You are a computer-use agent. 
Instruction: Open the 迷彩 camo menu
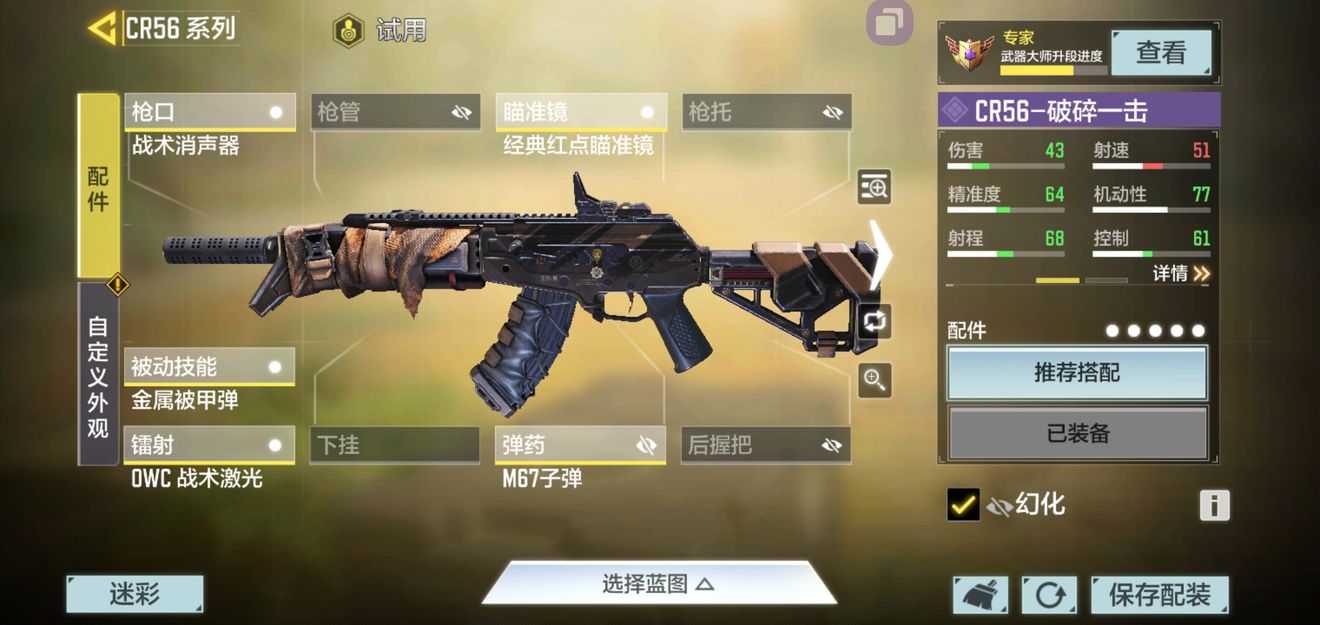click(x=134, y=594)
